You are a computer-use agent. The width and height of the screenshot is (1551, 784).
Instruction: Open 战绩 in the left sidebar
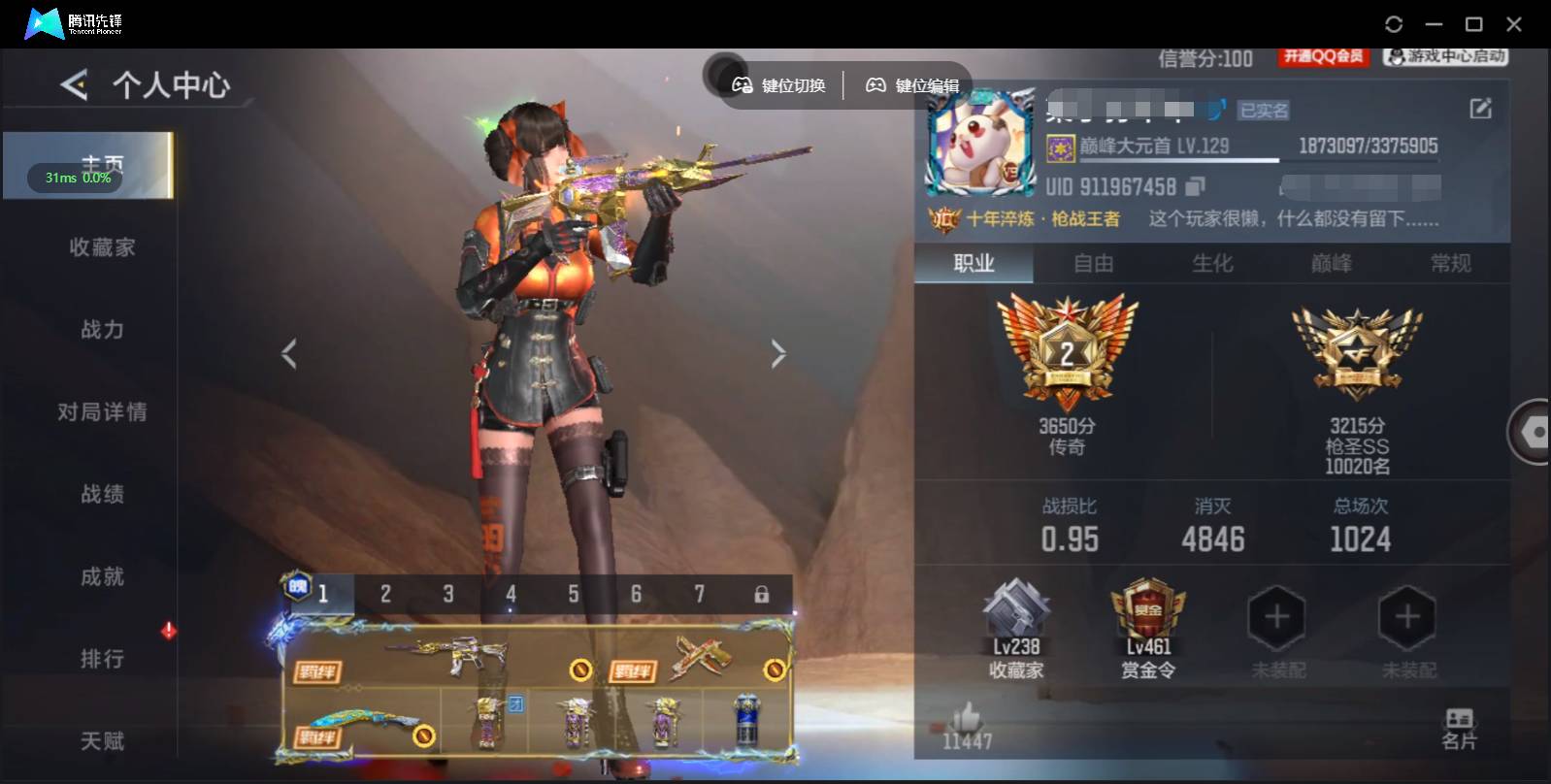click(102, 494)
